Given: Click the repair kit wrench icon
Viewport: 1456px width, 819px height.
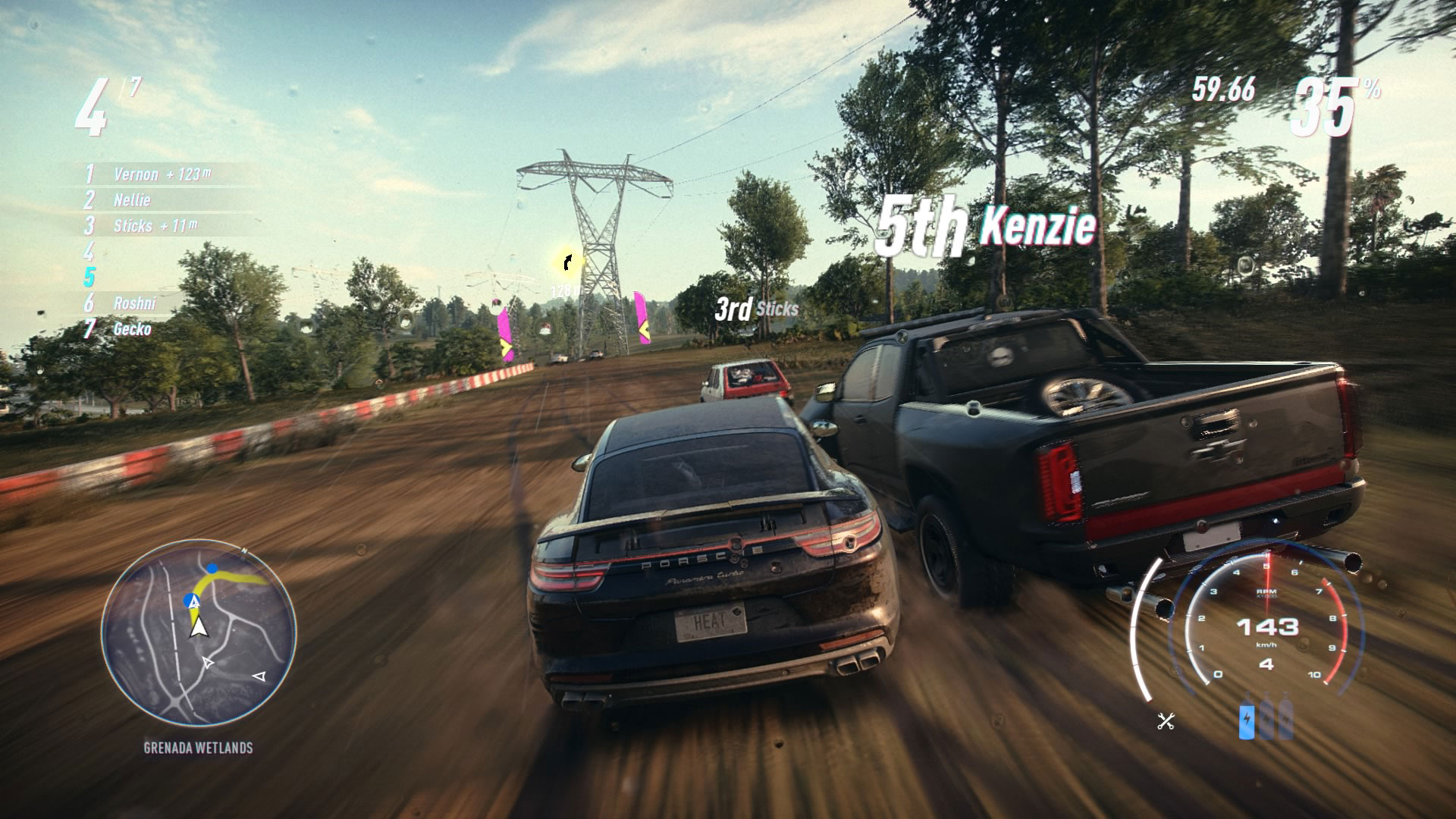Looking at the screenshot, I should [1166, 721].
